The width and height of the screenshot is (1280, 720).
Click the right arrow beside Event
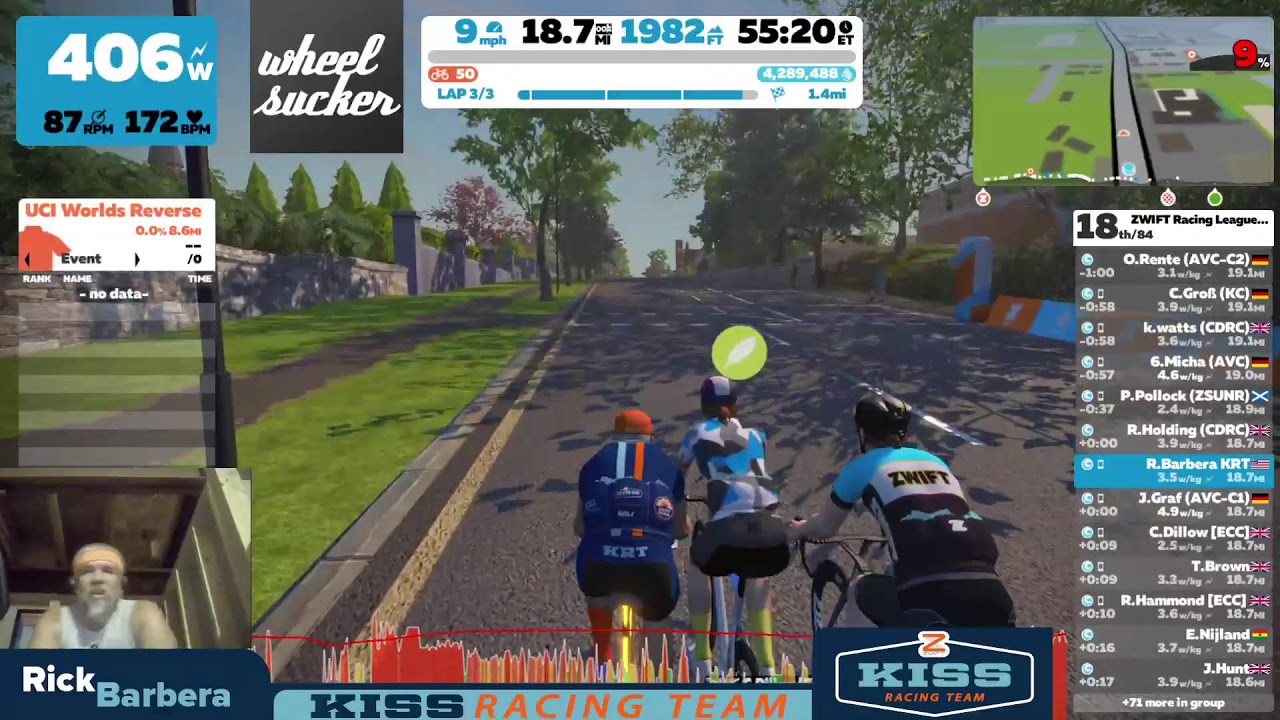click(x=137, y=259)
